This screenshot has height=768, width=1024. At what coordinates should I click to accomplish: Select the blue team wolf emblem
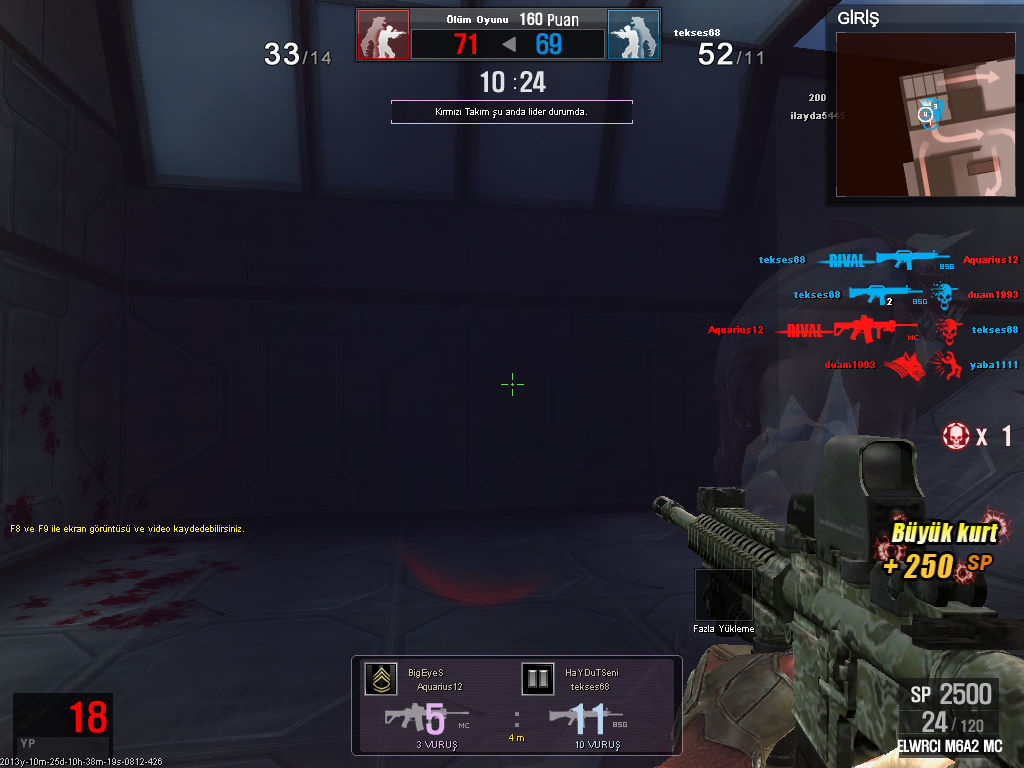point(633,35)
